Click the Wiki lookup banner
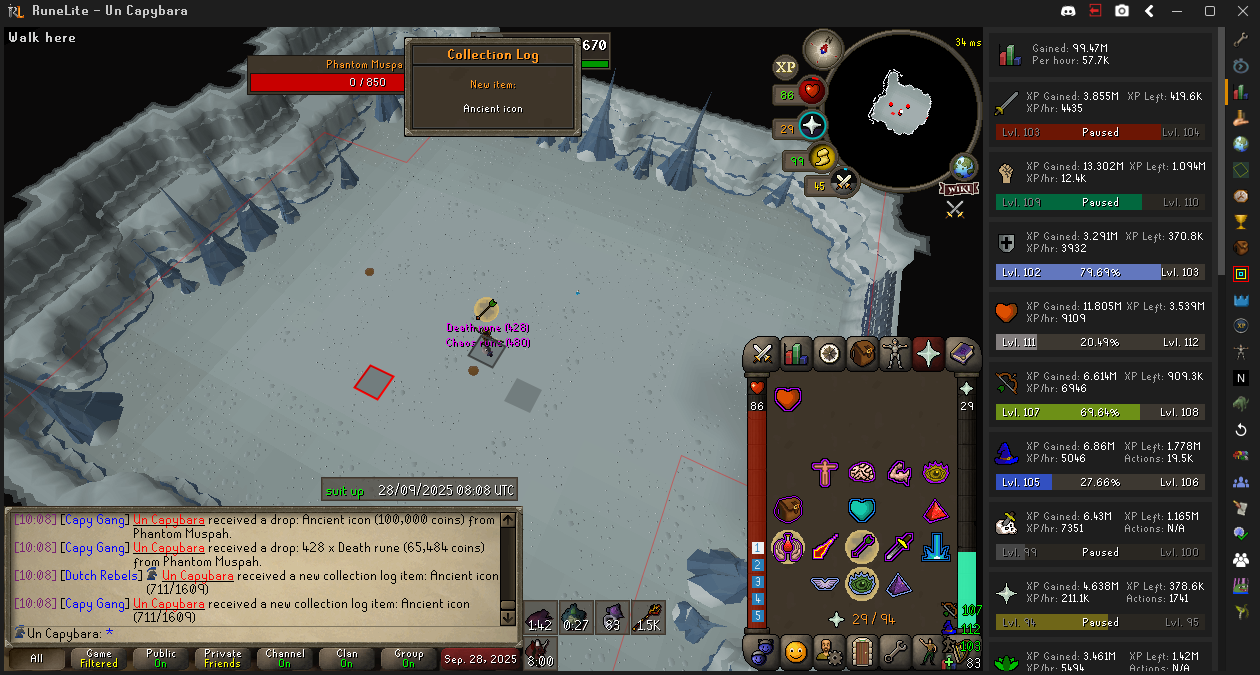The width and height of the screenshot is (1260, 675). [x=957, y=188]
